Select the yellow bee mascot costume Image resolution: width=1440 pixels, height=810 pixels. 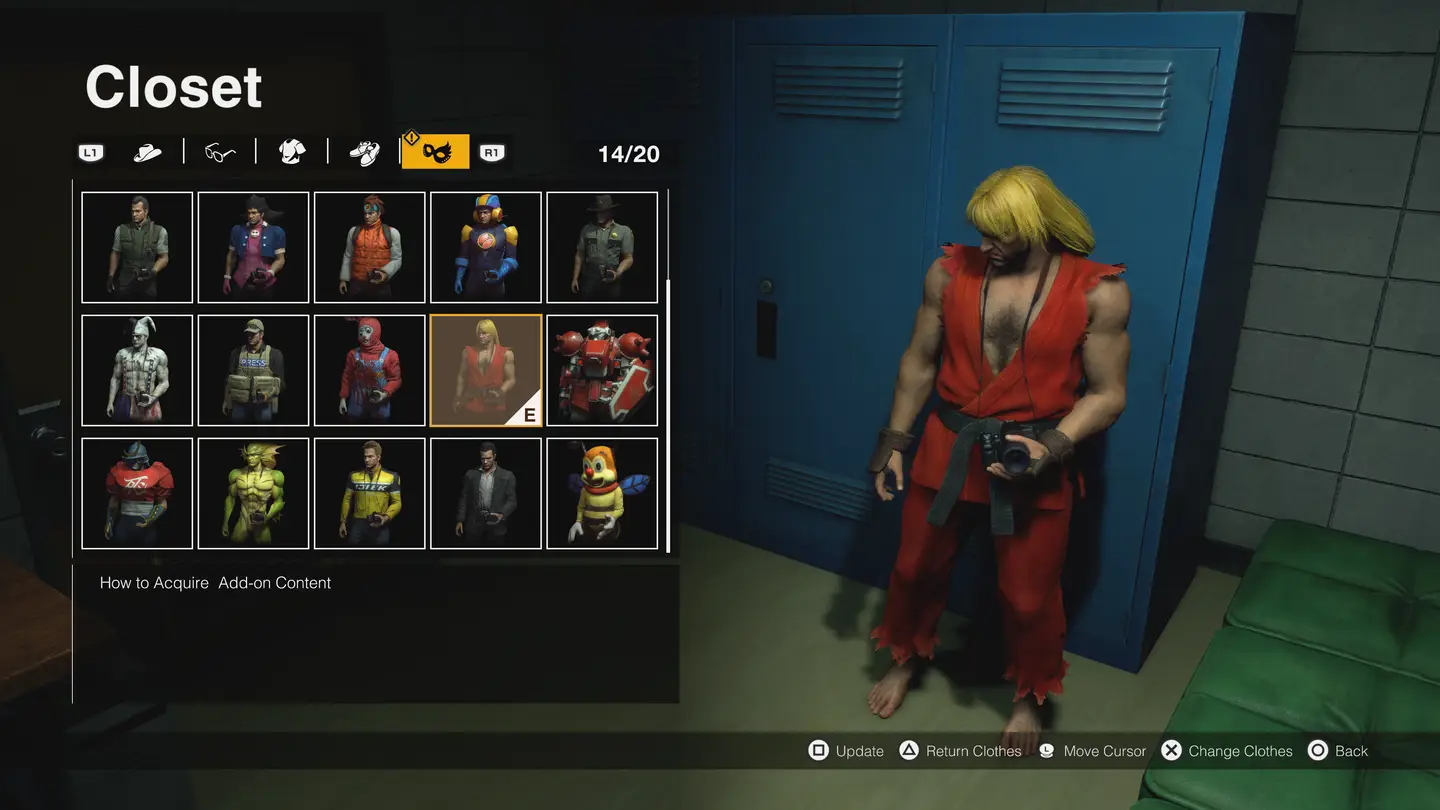(601, 493)
